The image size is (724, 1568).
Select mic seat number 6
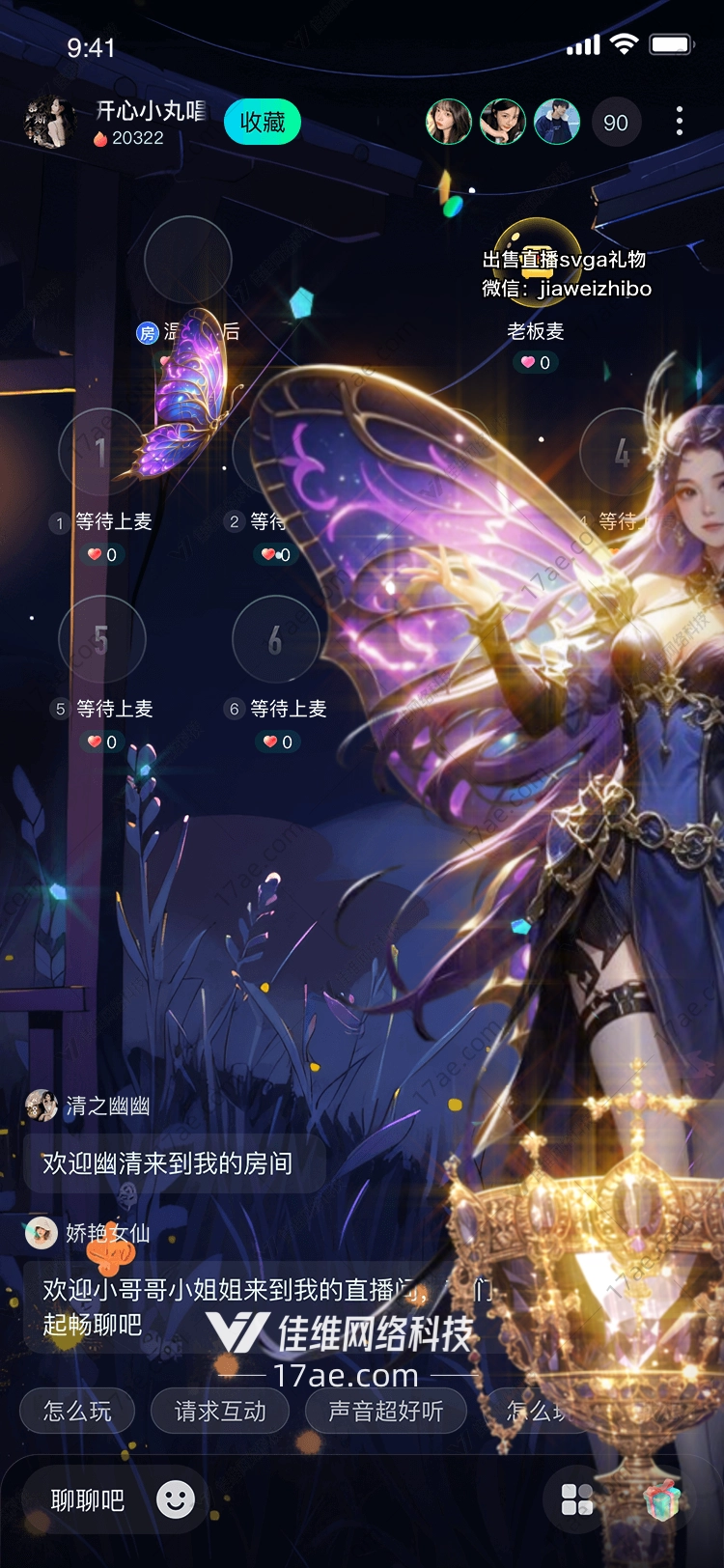point(275,639)
